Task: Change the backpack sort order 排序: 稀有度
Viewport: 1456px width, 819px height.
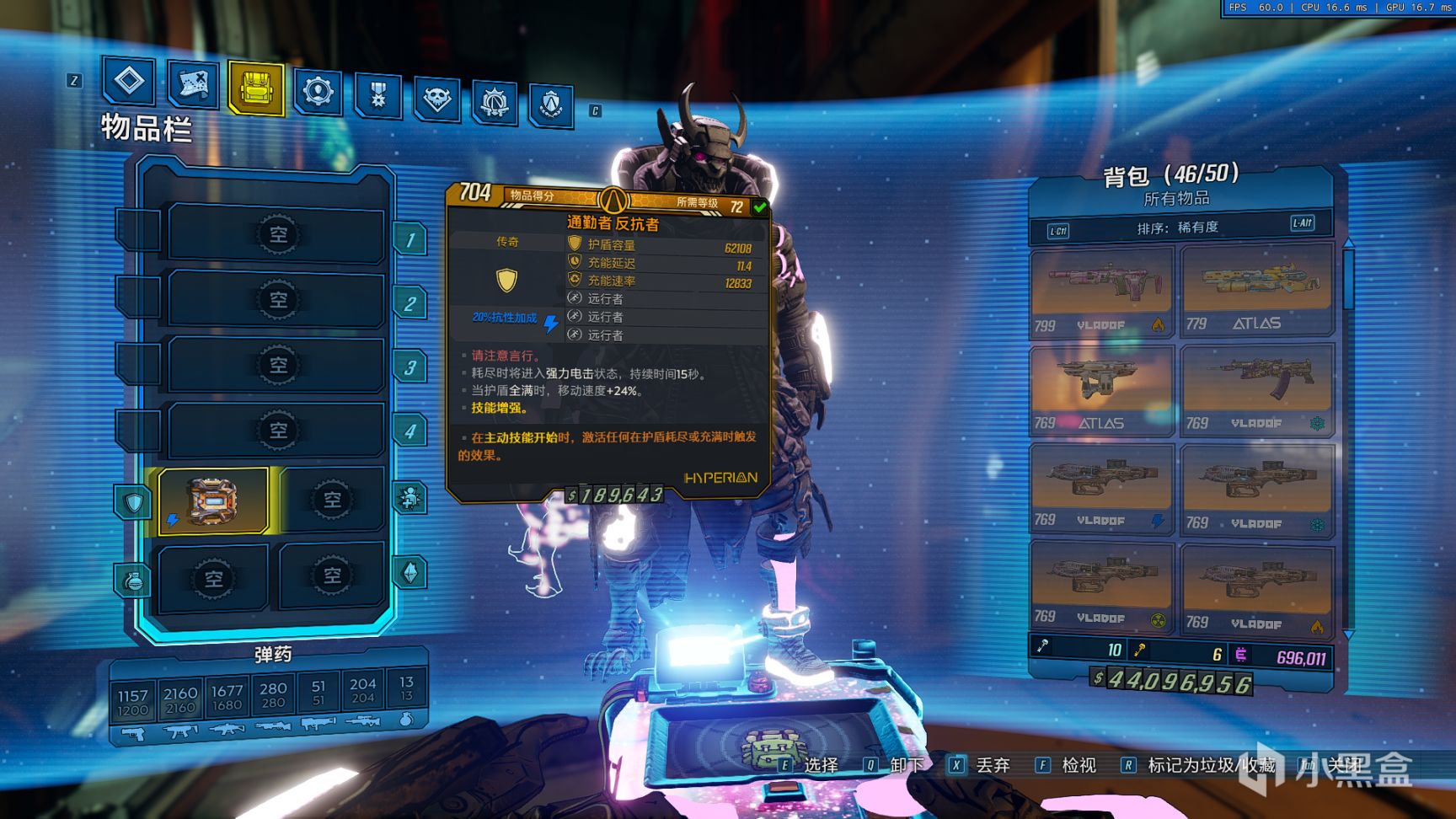Action: coord(1177,227)
